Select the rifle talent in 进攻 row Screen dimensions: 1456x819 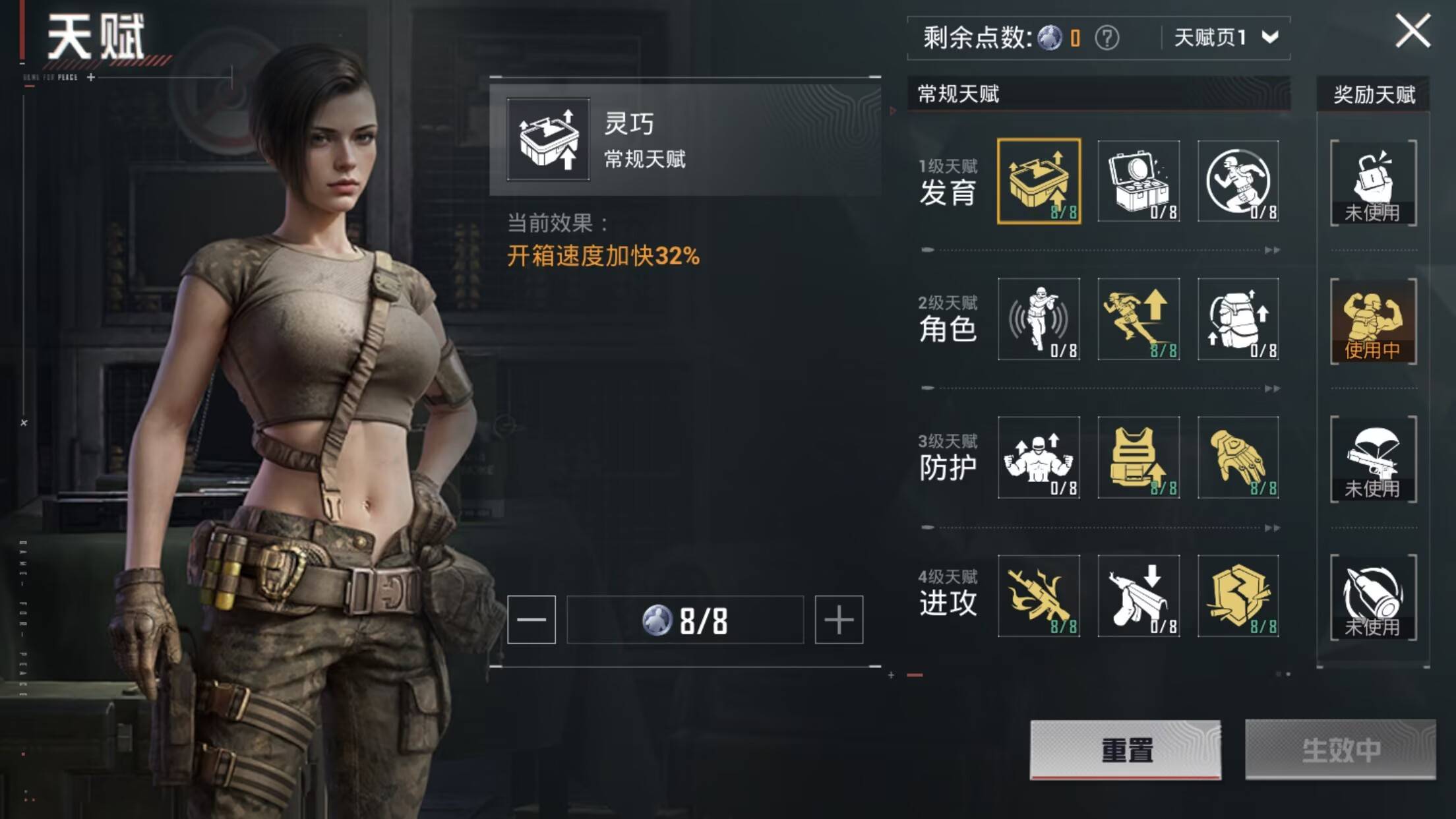1041,597
